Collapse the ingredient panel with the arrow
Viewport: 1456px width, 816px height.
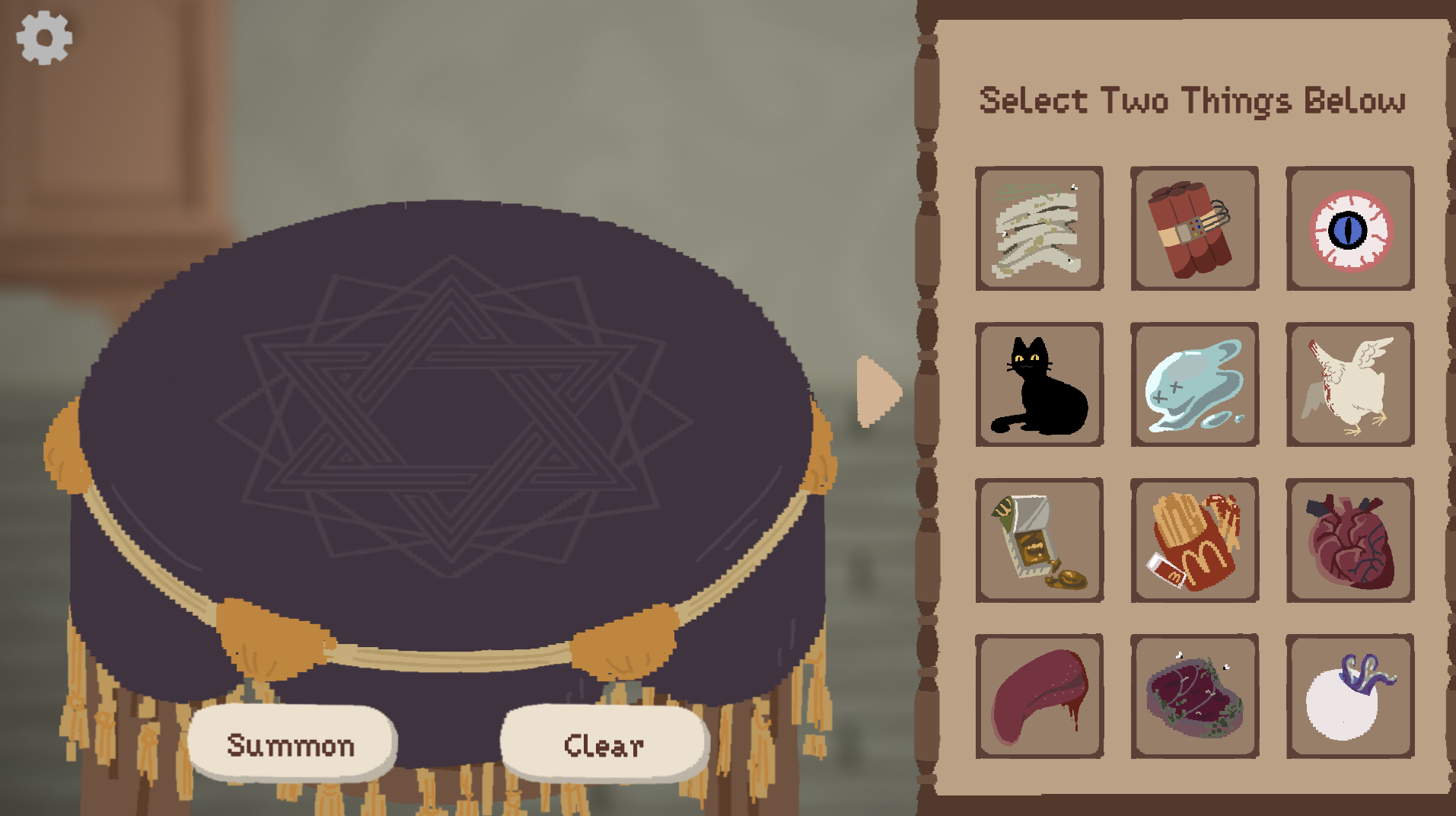[x=878, y=391]
